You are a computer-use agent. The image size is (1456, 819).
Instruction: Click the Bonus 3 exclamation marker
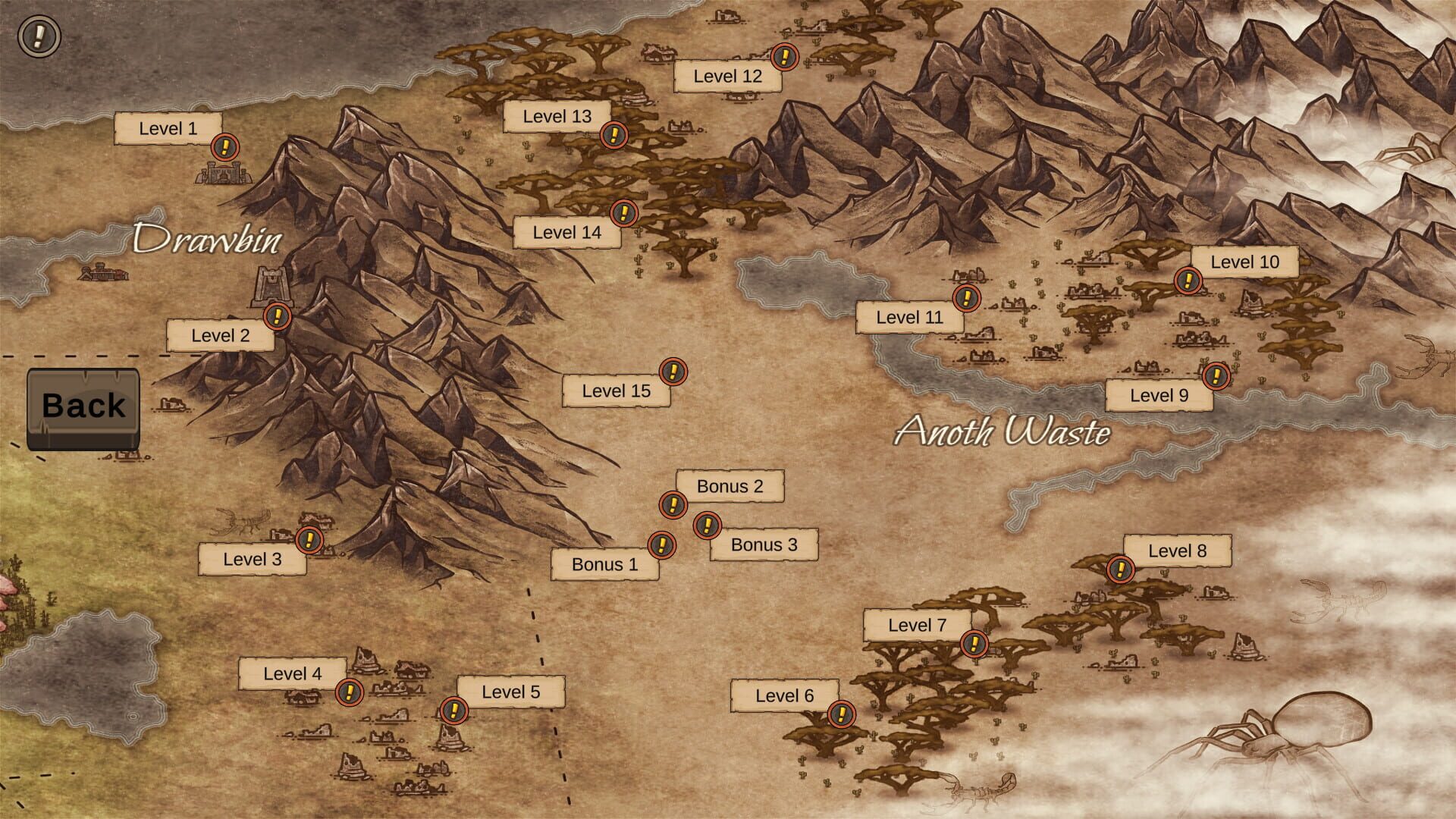tap(708, 525)
